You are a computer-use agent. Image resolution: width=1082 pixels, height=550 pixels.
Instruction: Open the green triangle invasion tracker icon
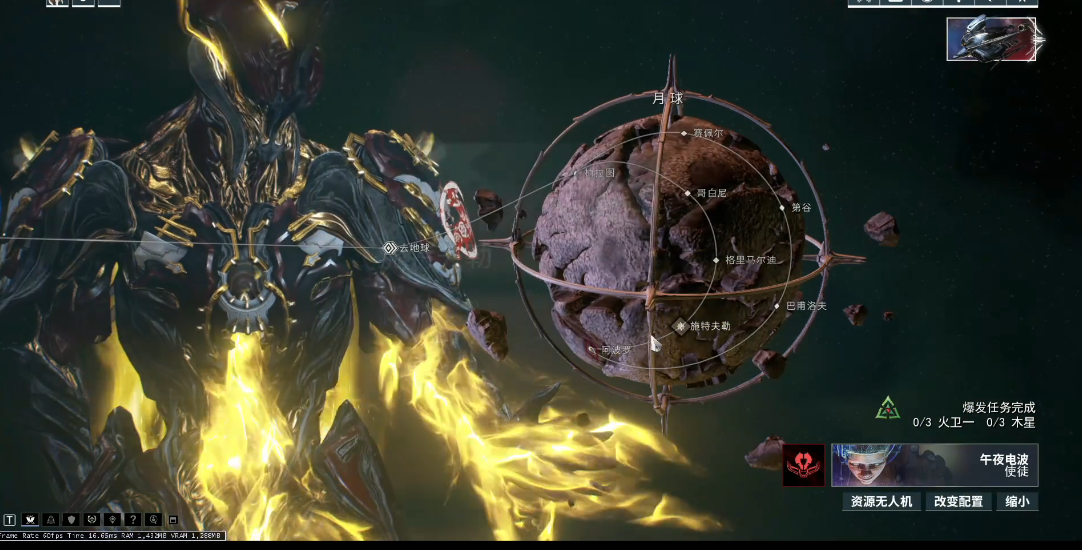coord(885,408)
